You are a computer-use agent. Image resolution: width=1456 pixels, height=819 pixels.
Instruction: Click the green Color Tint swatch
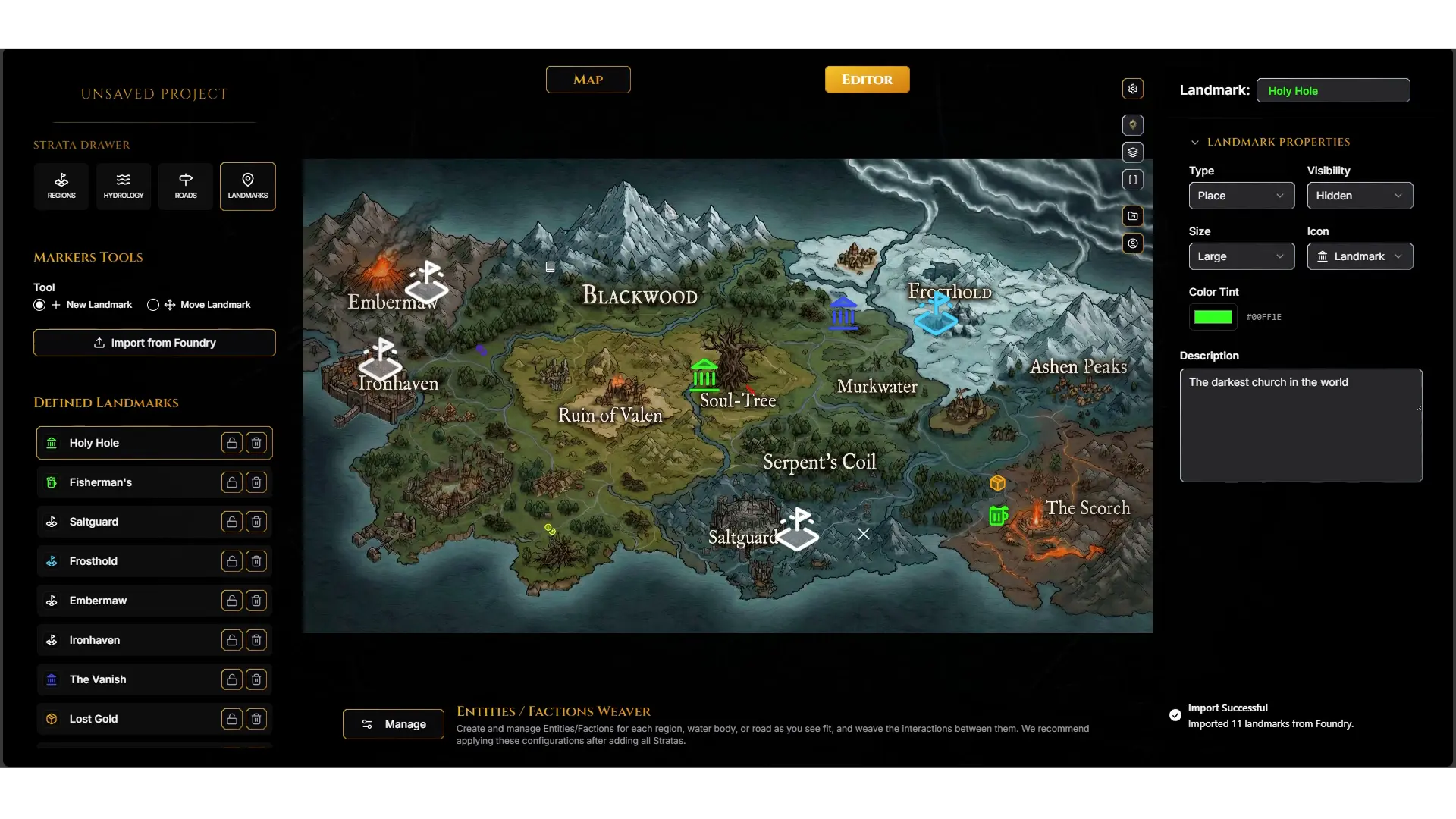[1213, 317]
